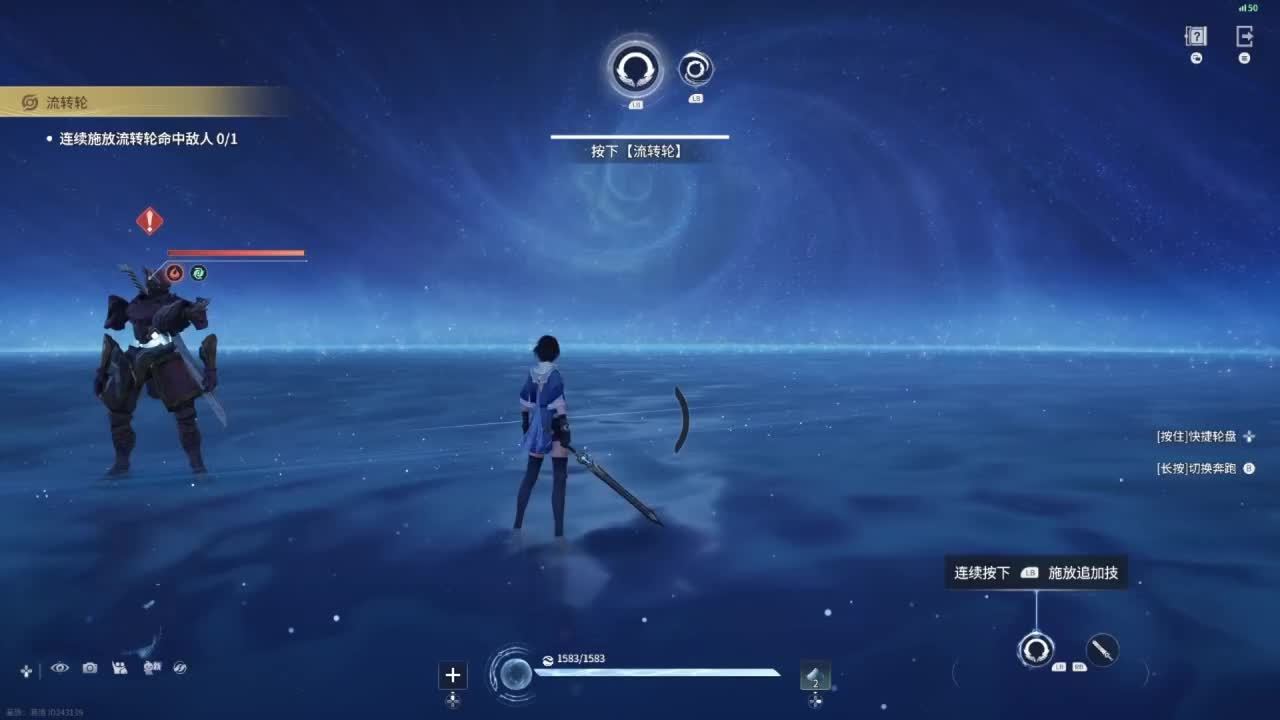This screenshot has height=720, width=1280.
Task: Click the plus healing item slot
Action: [453, 676]
